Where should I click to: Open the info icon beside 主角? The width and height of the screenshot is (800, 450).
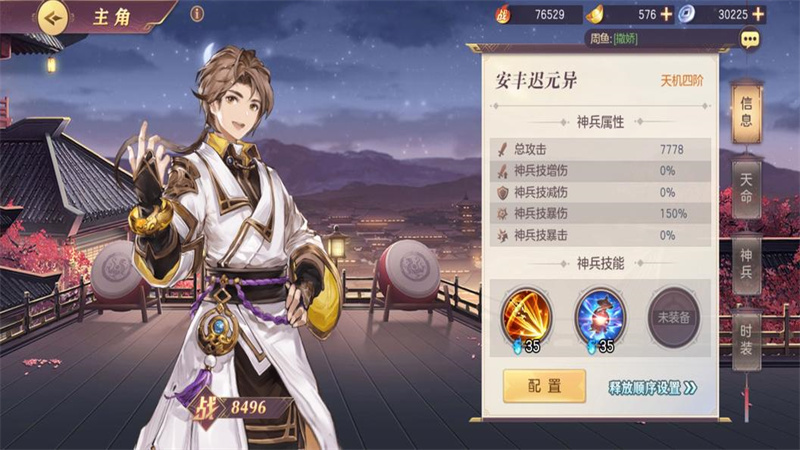click(x=197, y=14)
